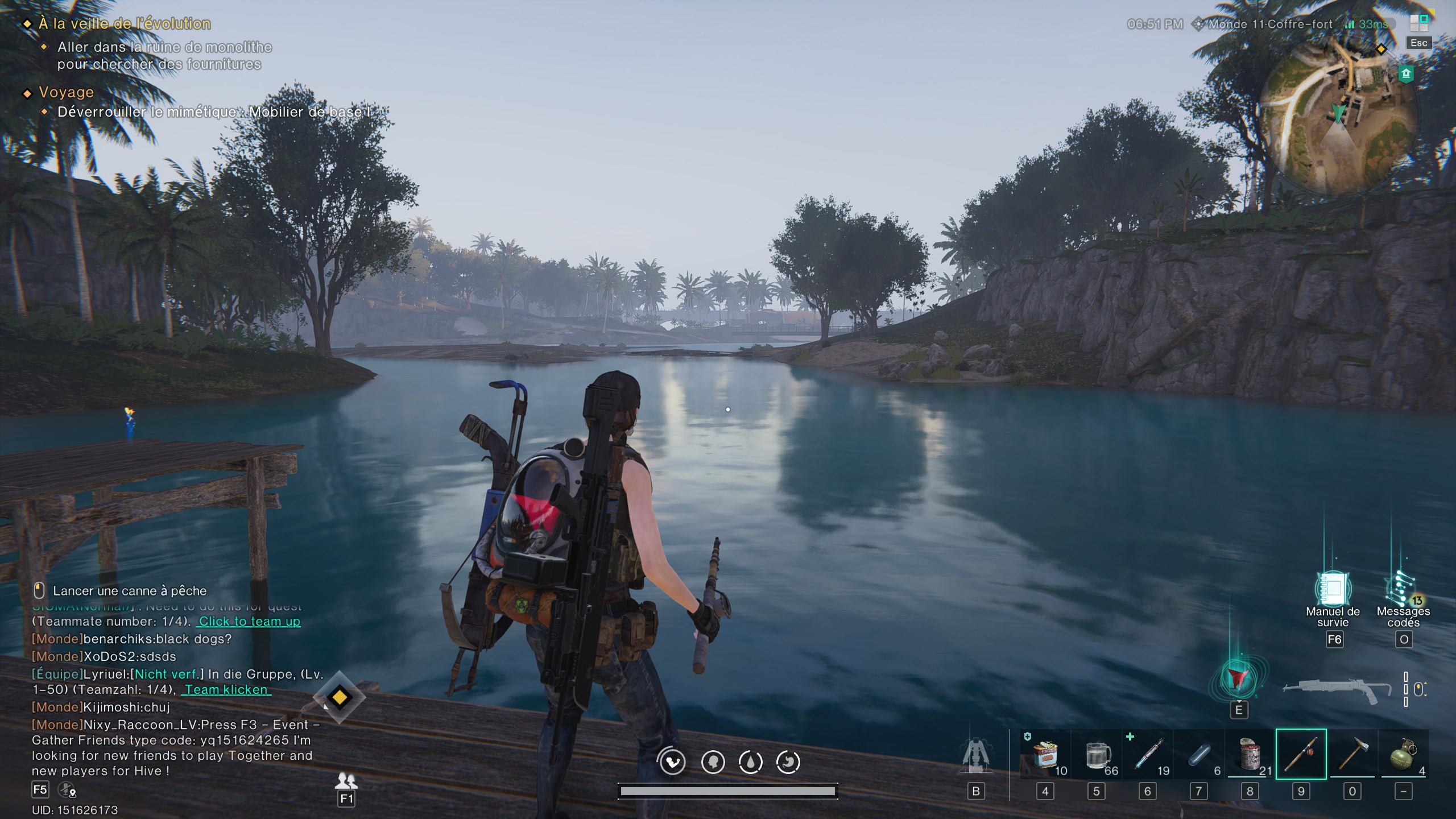Select the opened tin can slot

click(1250, 754)
